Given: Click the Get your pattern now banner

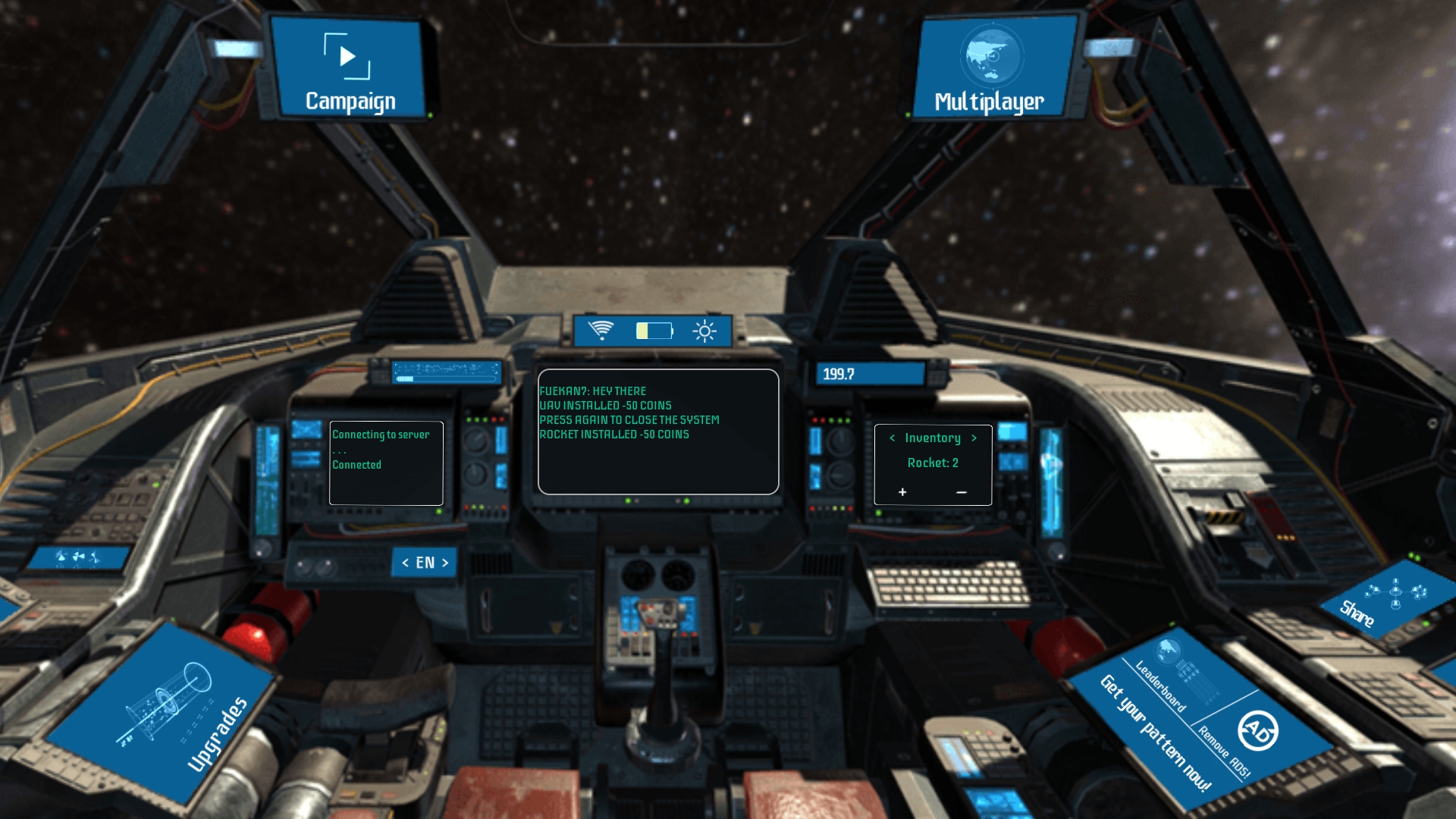Looking at the screenshot, I should pyautogui.click(x=1154, y=732).
